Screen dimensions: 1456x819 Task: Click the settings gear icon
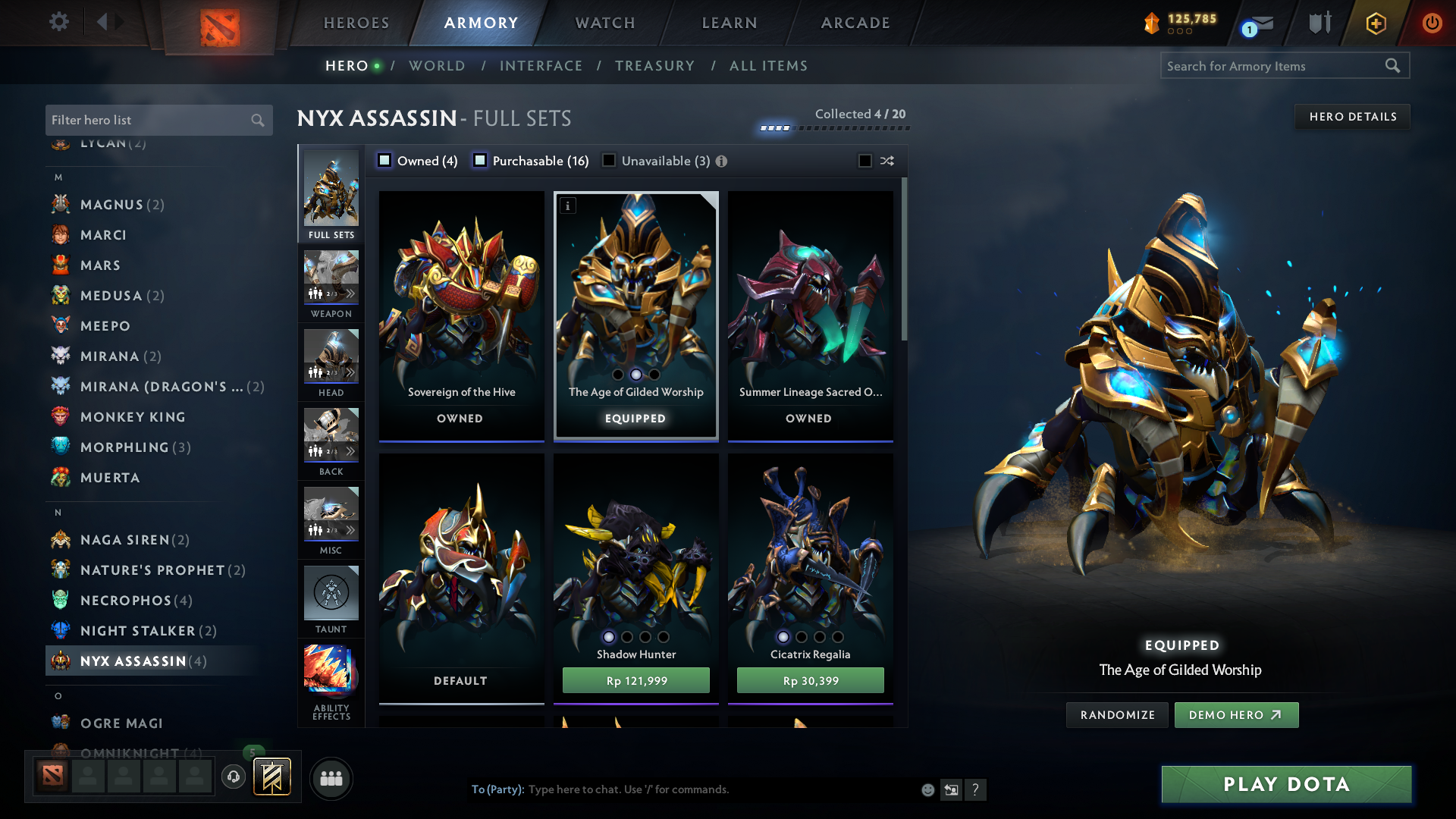pyautogui.click(x=58, y=23)
